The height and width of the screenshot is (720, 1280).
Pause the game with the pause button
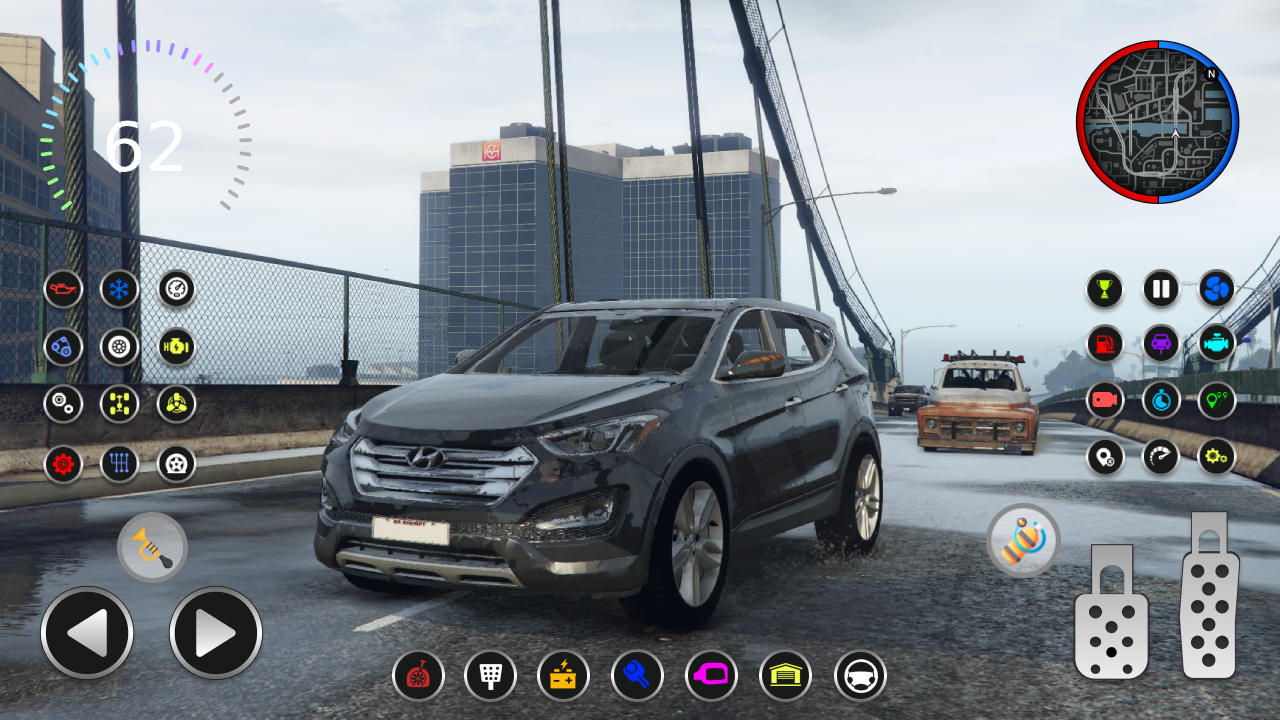click(x=1161, y=289)
